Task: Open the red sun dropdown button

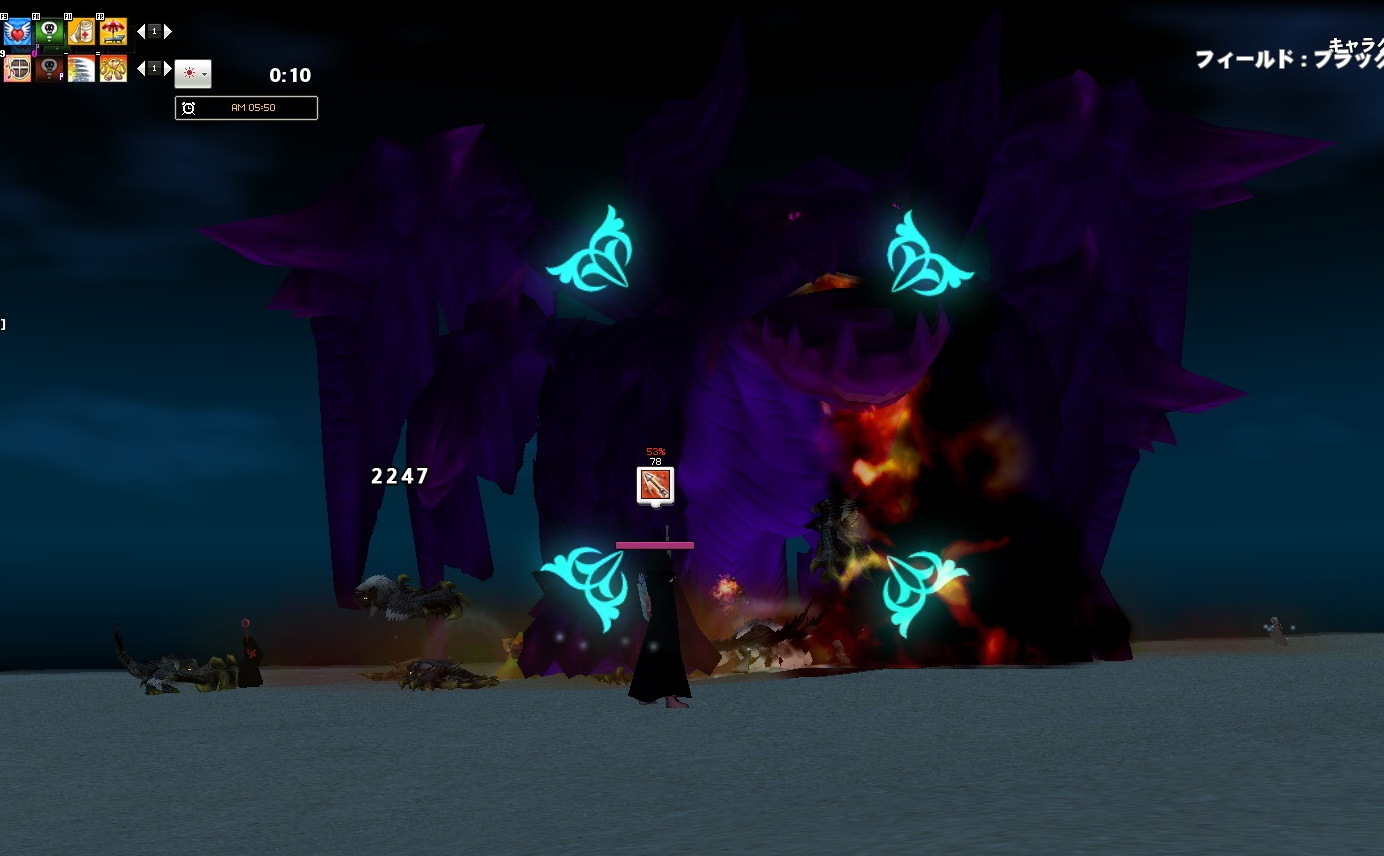Action: (x=193, y=74)
